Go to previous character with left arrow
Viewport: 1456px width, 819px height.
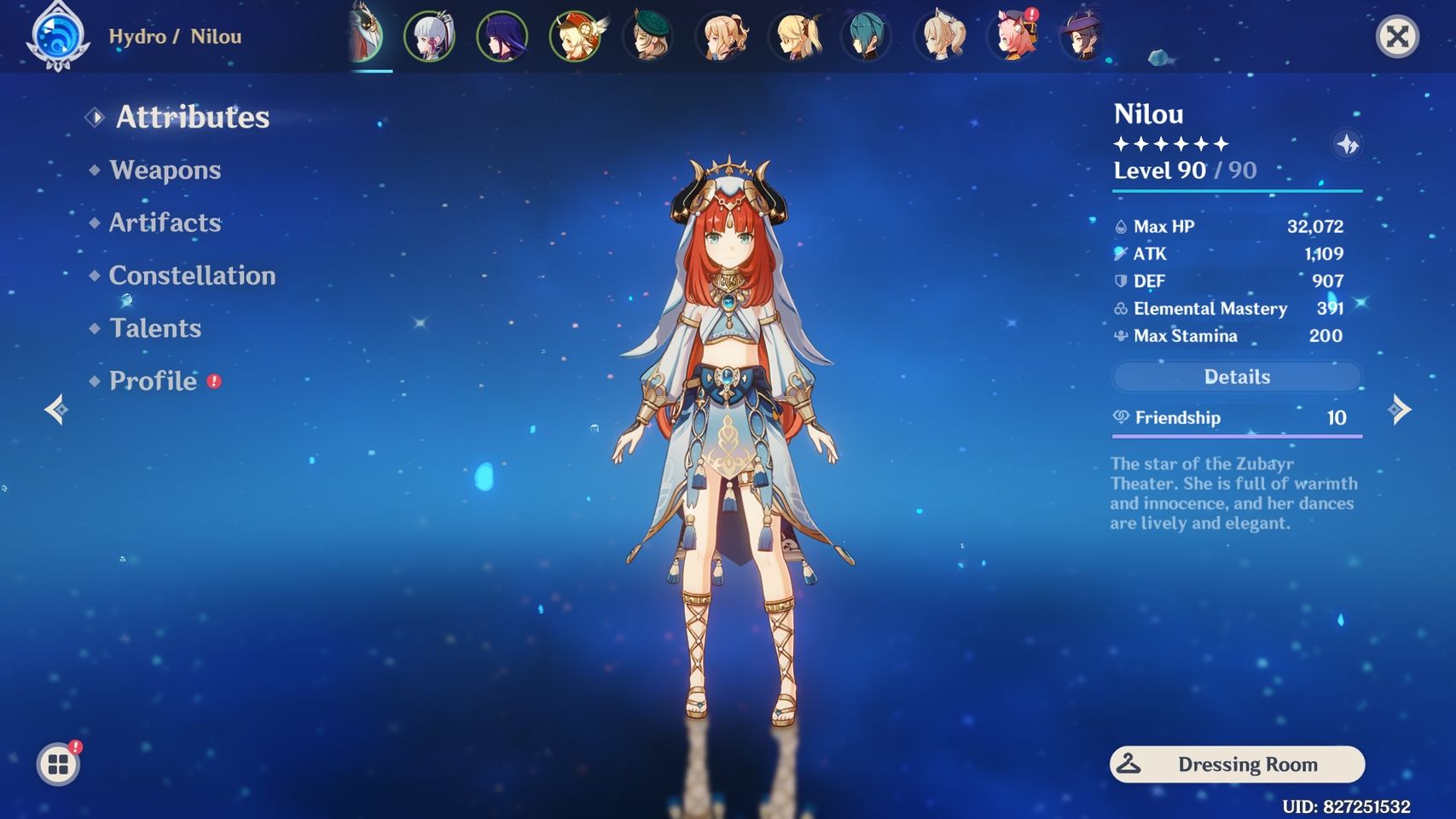coord(55,410)
